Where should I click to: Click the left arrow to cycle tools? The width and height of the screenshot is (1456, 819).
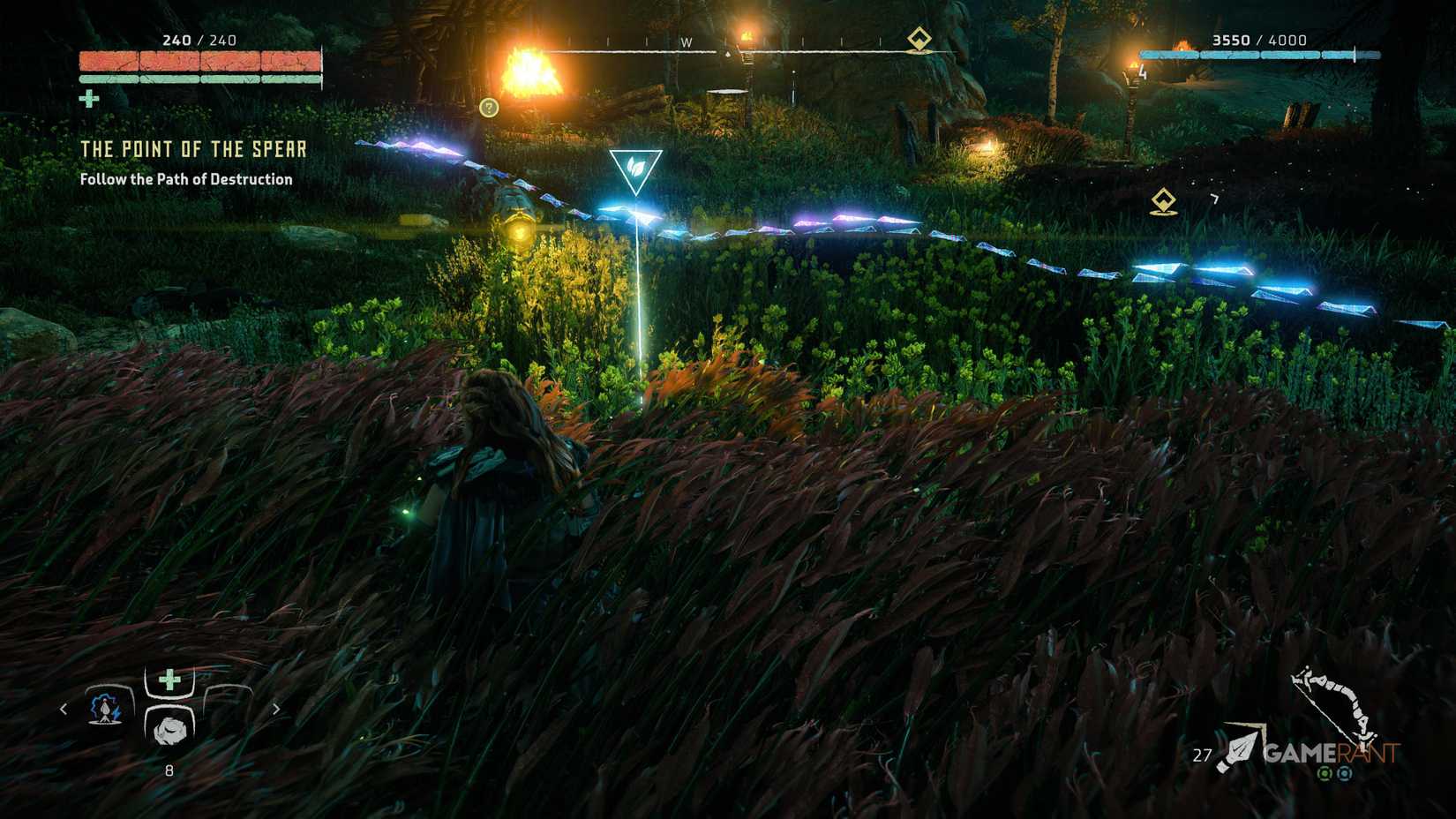click(x=64, y=710)
